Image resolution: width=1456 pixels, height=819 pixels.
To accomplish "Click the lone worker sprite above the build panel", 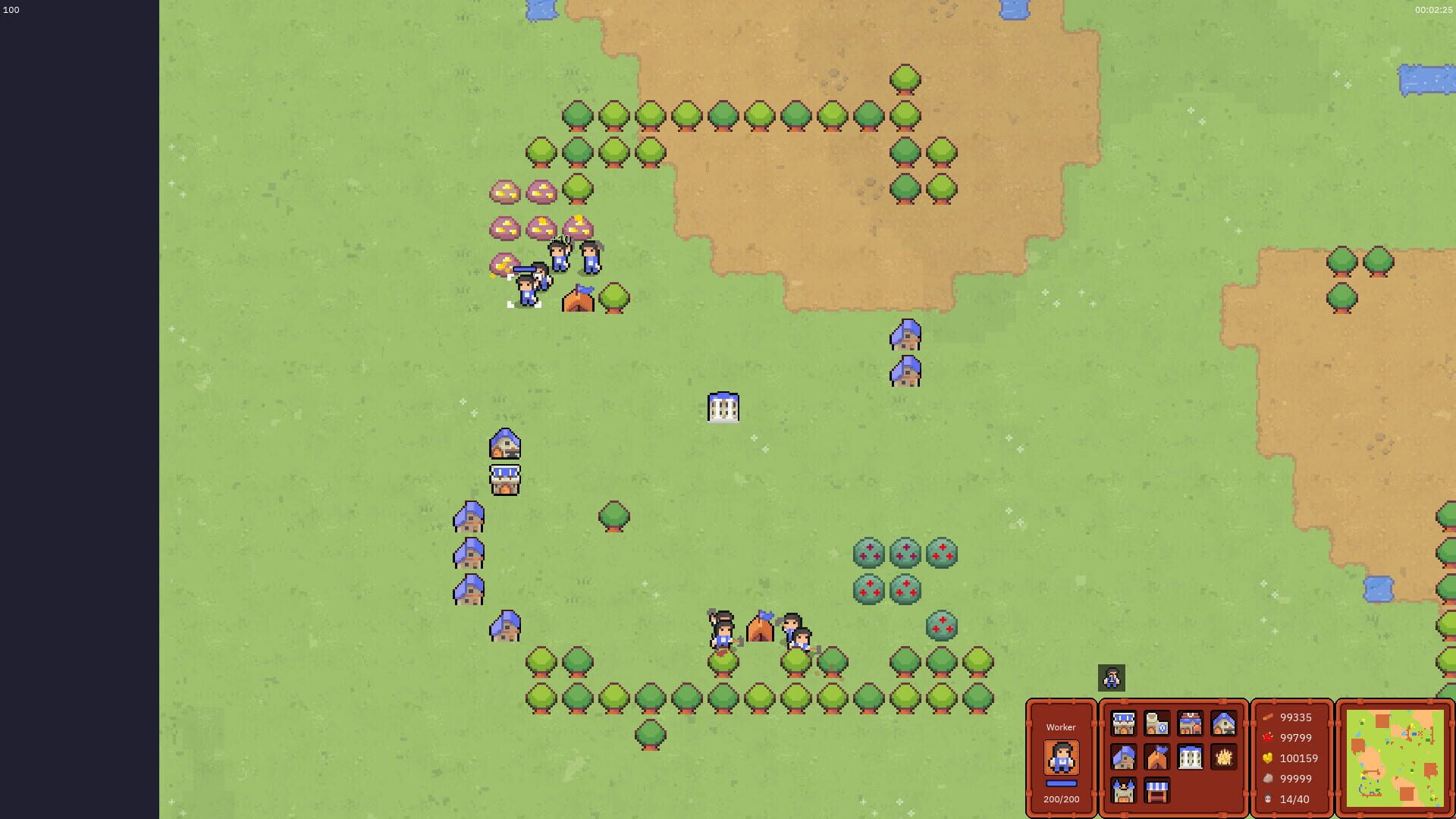I will click(x=1111, y=677).
